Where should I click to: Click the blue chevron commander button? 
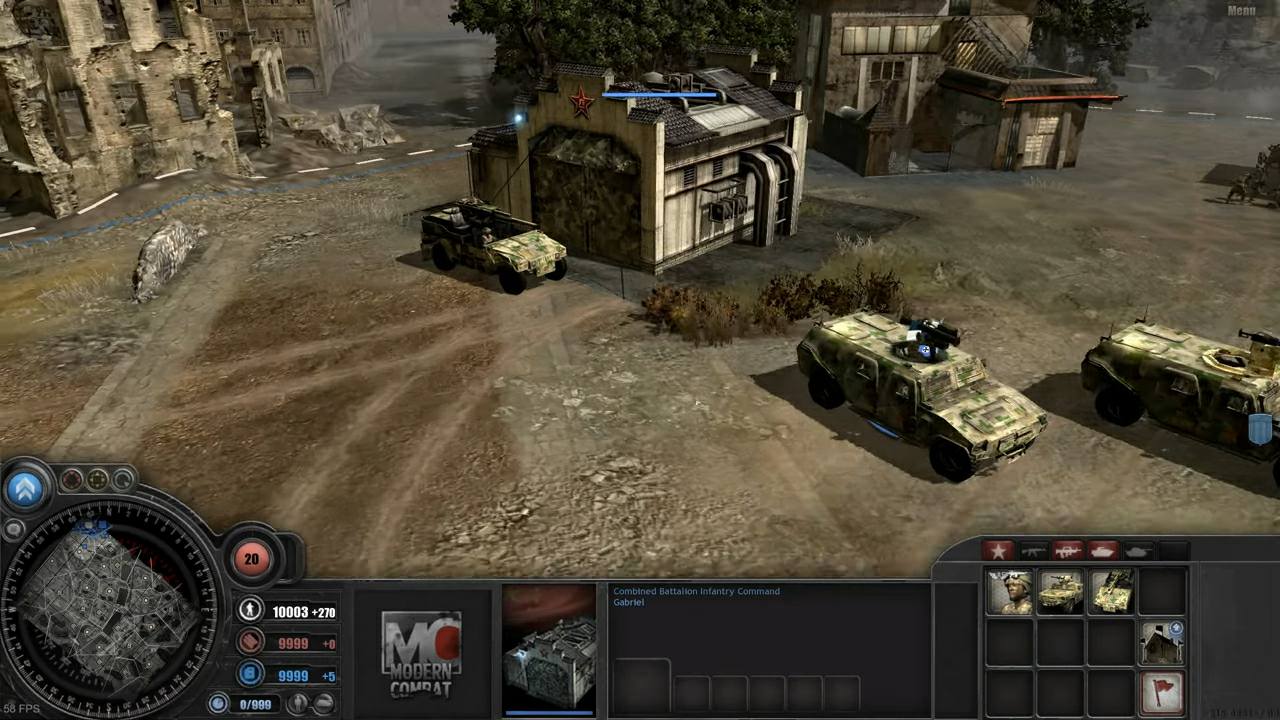(26, 488)
